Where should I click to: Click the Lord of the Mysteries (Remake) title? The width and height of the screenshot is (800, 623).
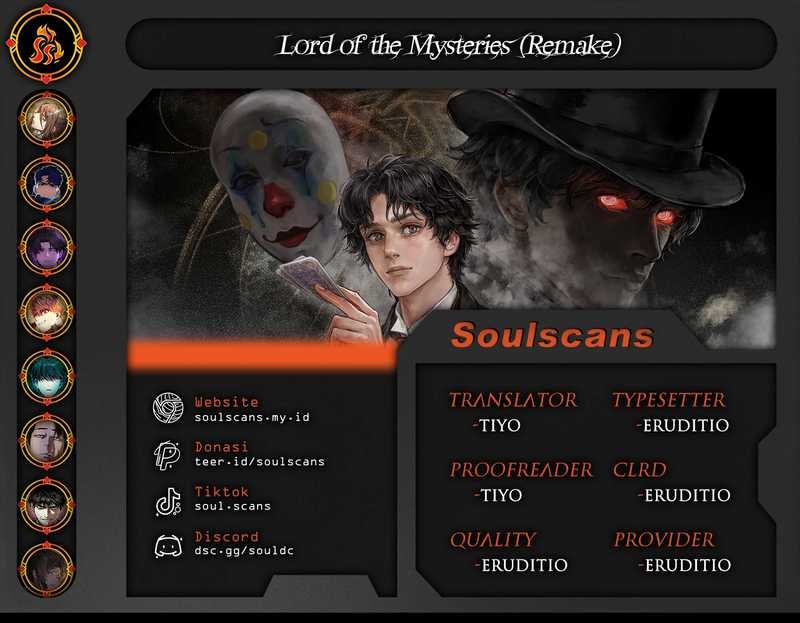point(450,45)
